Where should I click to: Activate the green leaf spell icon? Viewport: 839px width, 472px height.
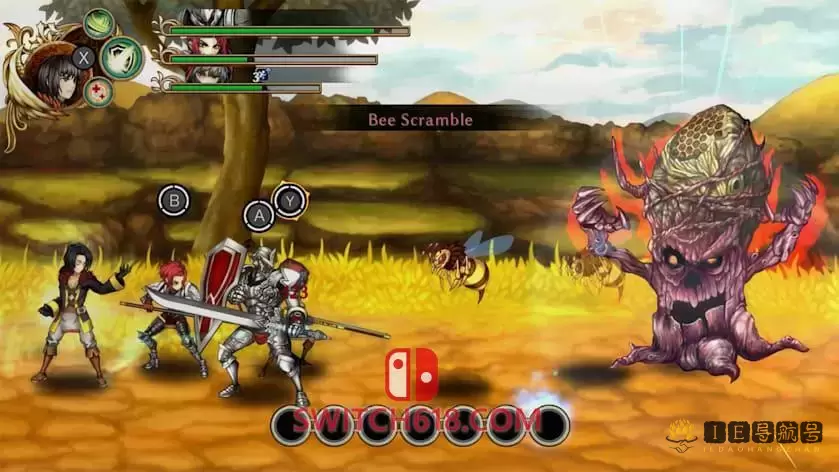pos(99,22)
